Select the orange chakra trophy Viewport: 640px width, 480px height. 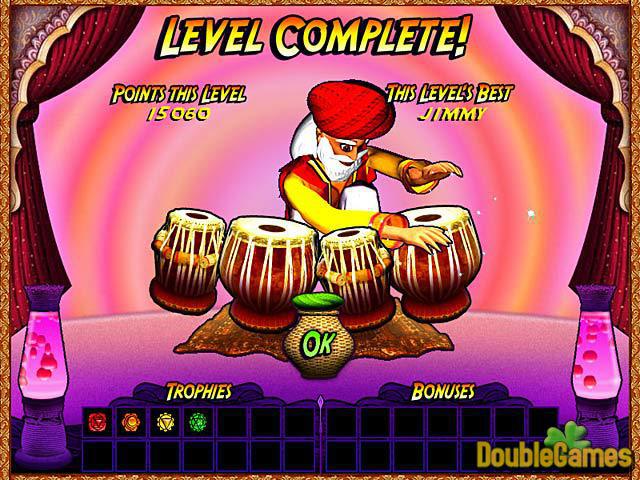pos(131,422)
